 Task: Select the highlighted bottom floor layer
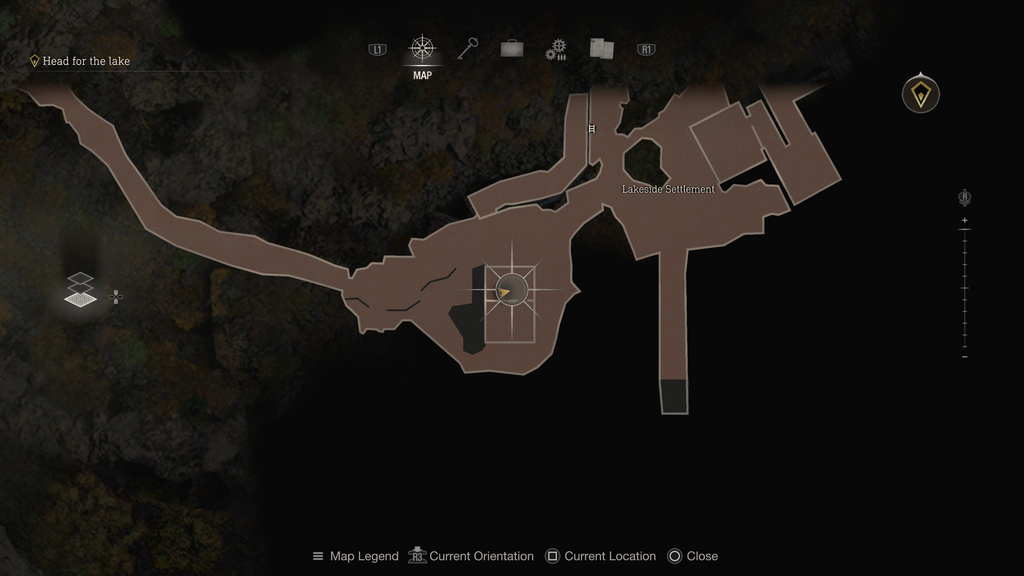point(81,298)
